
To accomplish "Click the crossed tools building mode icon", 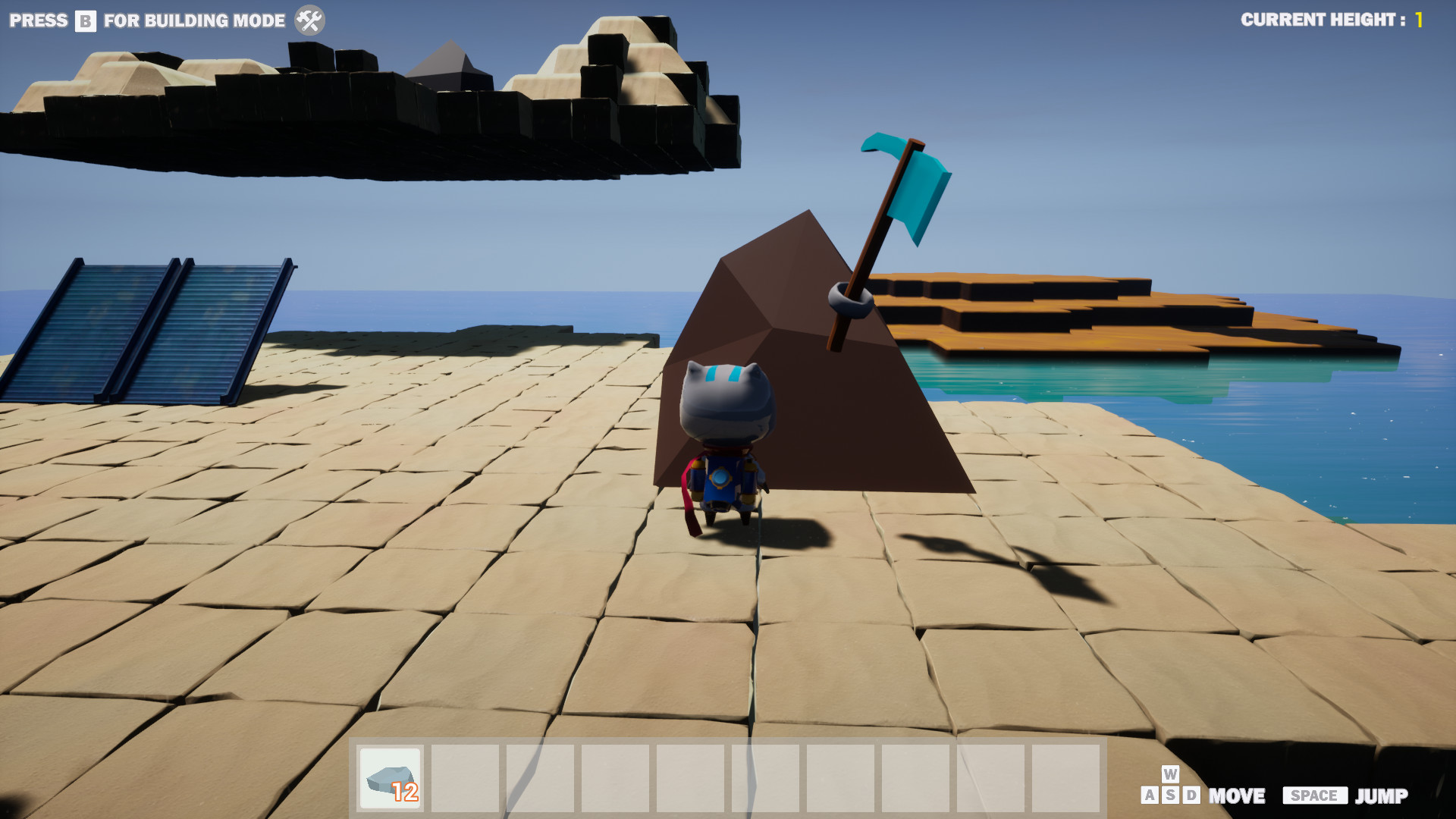I will point(309,20).
